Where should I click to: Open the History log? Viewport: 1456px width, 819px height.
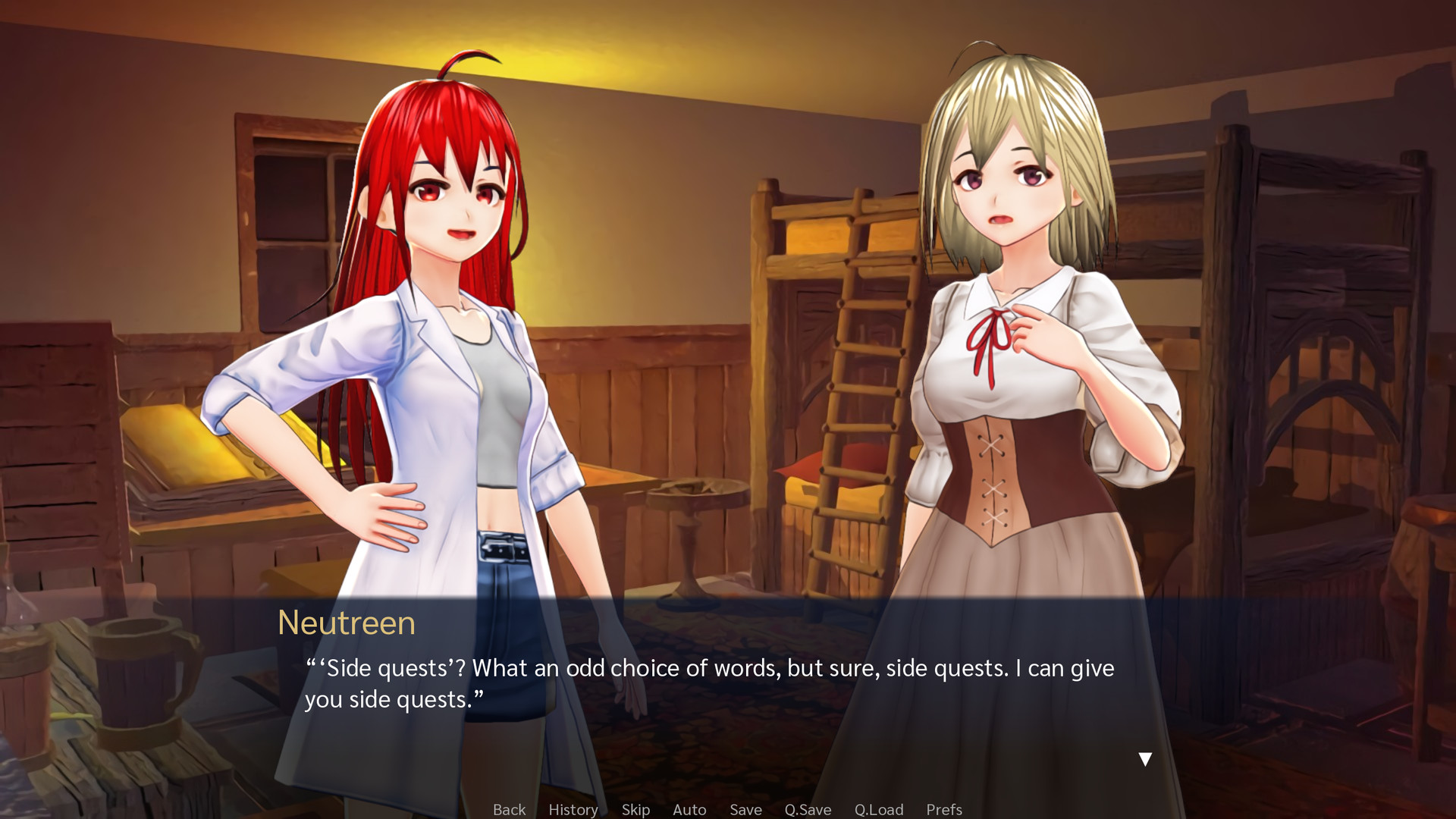click(x=573, y=809)
